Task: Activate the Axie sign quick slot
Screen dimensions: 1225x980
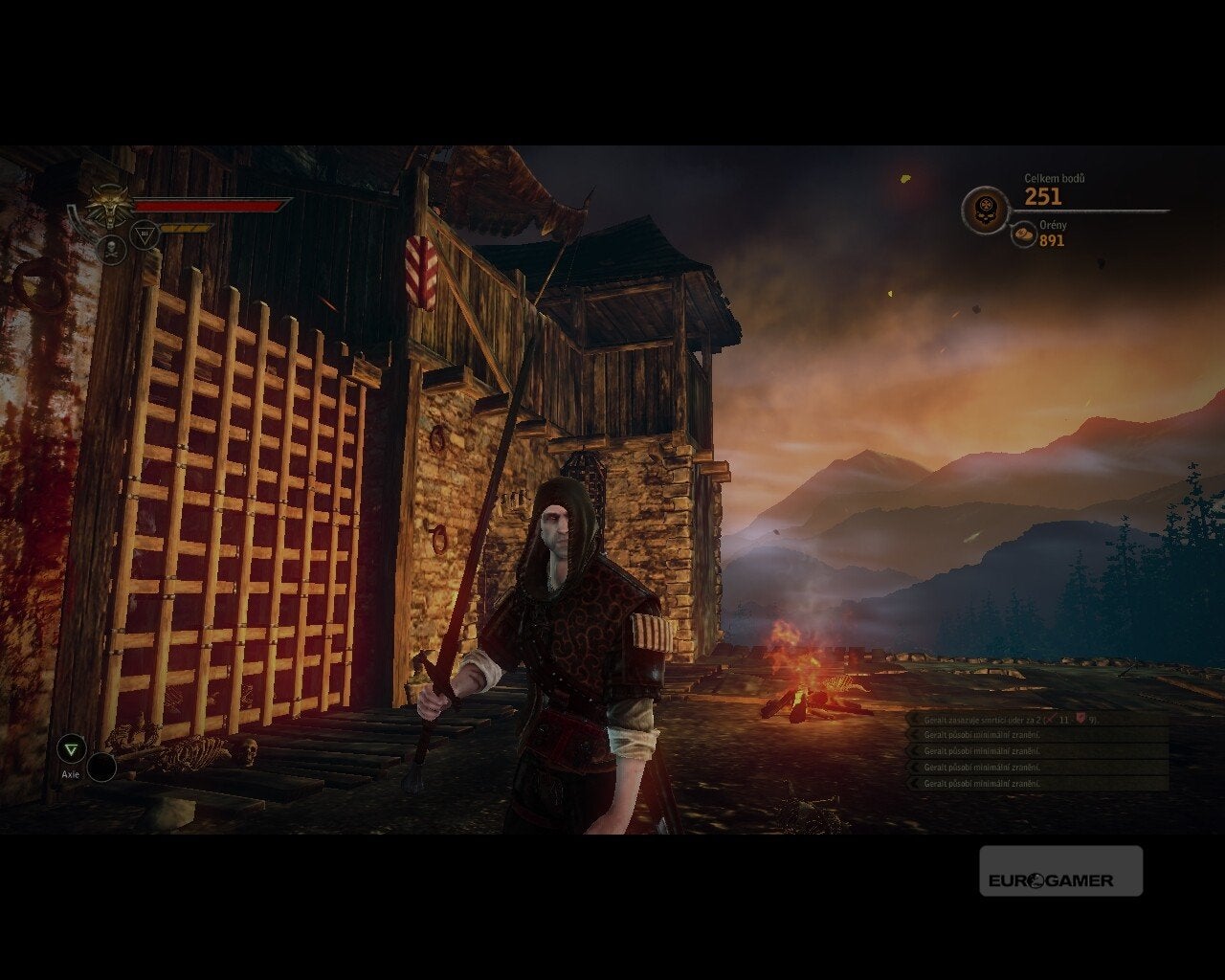Action: 71,748
